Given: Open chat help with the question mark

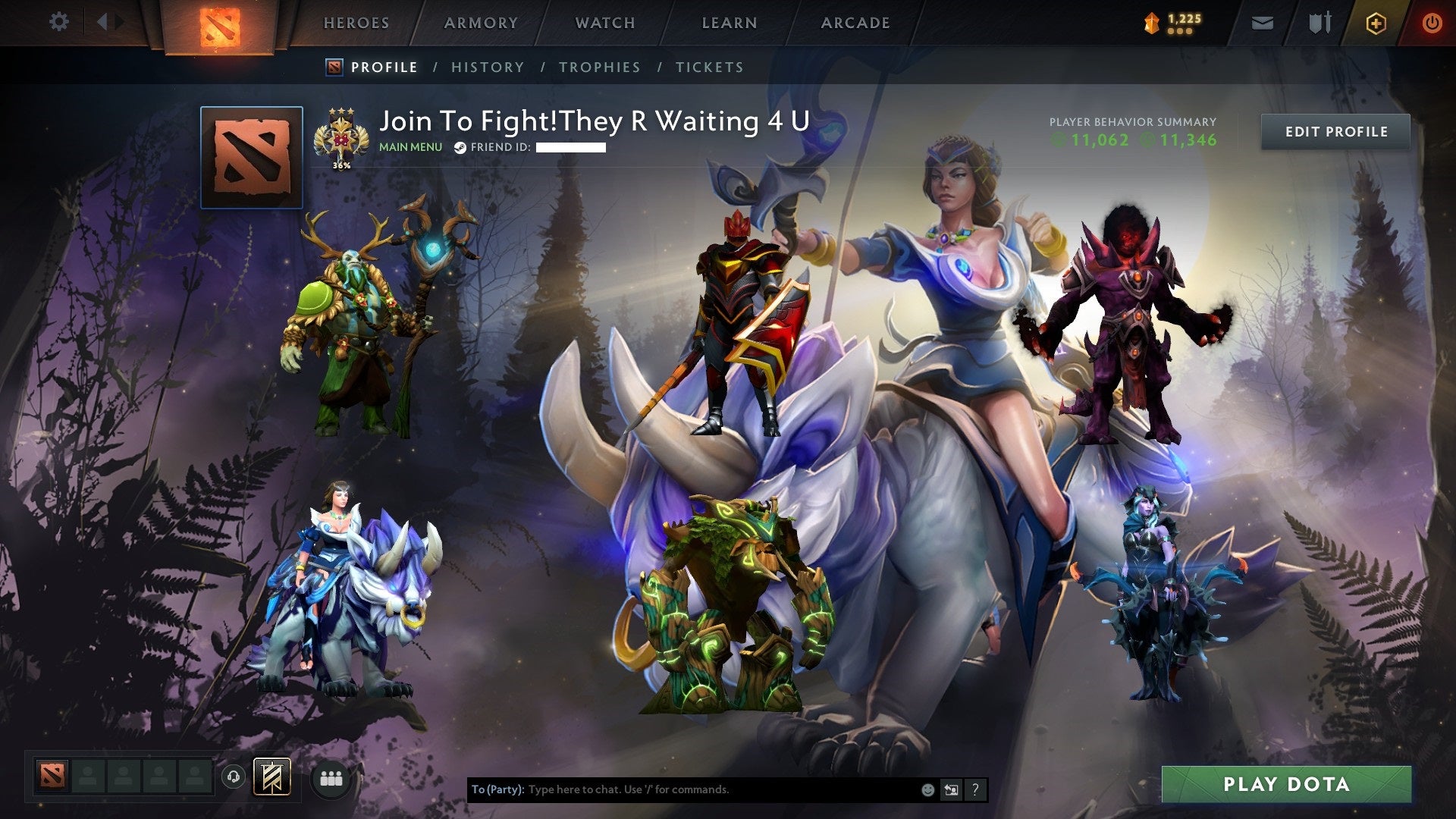Looking at the screenshot, I should [975, 789].
